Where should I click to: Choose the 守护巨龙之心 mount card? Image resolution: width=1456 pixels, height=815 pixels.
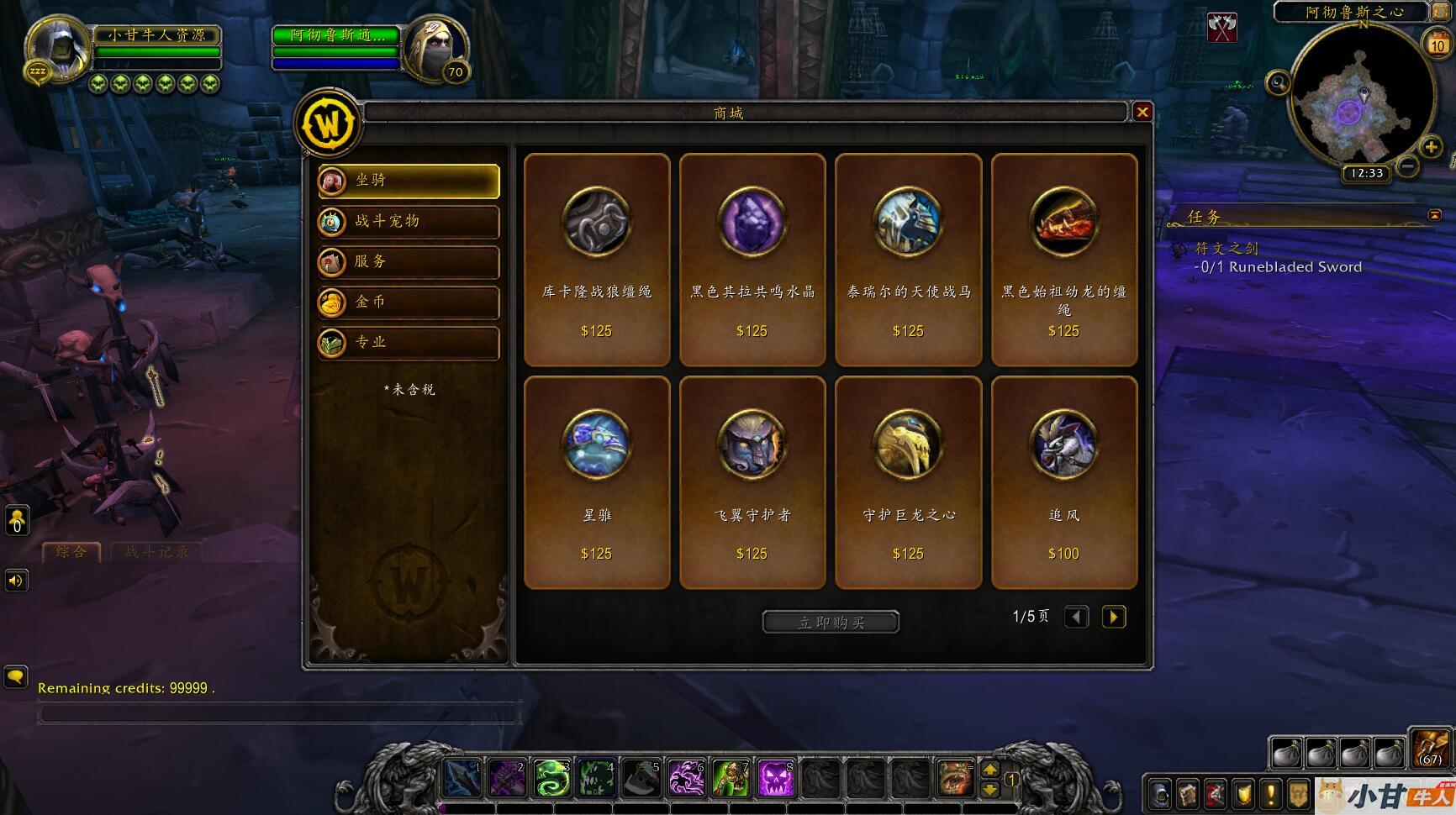(x=908, y=482)
